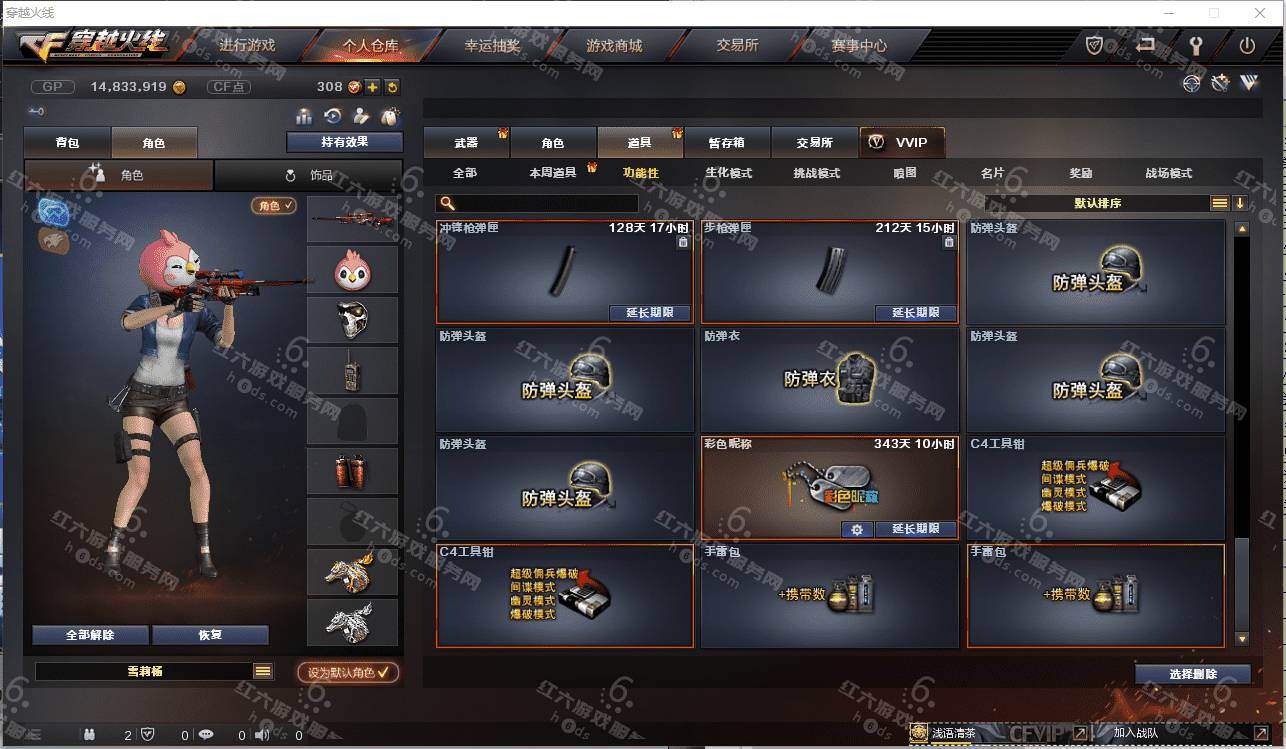This screenshot has width=1286, height=749.
Task: Close the game window
Action: click(x=1259, y=13)
